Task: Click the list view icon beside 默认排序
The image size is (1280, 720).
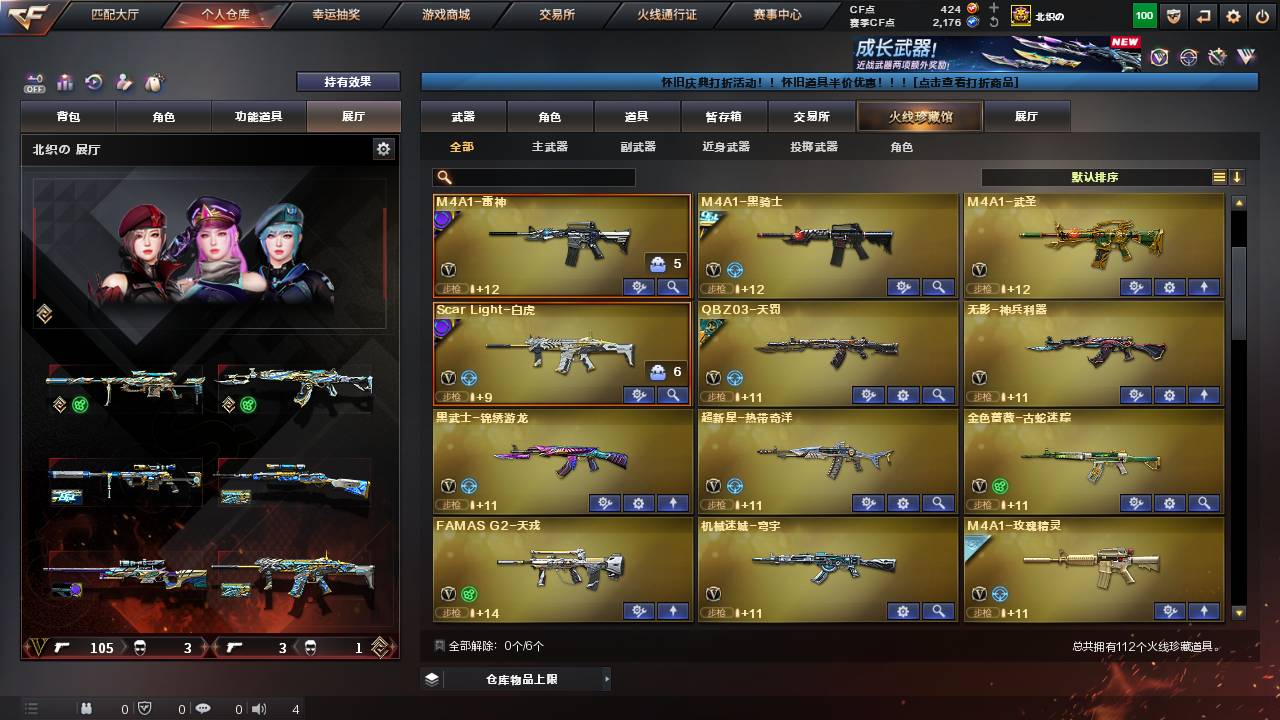Action: (1218, 176)
